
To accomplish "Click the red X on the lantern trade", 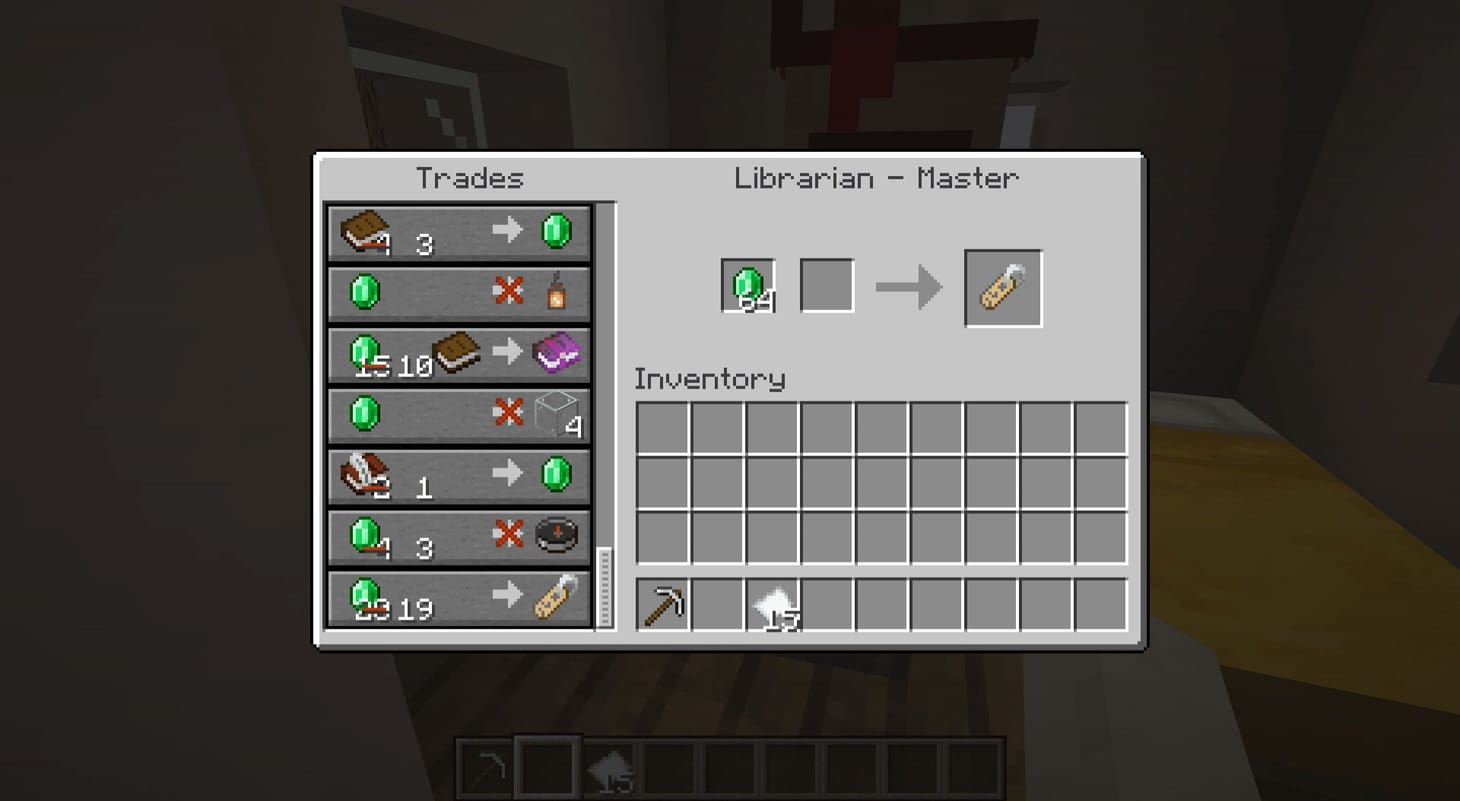I will pos(510,291).
